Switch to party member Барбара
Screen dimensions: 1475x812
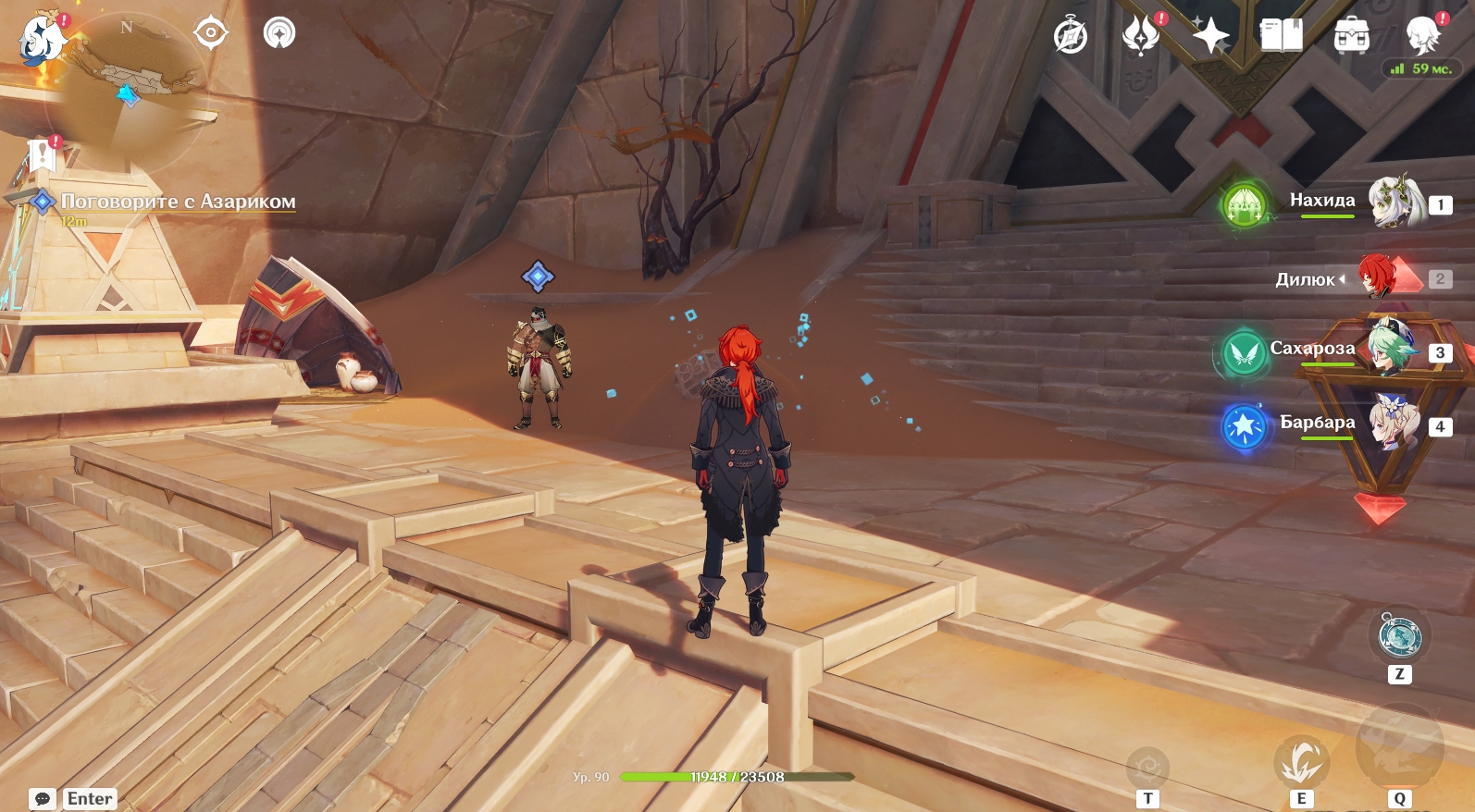pos(1394,424)
